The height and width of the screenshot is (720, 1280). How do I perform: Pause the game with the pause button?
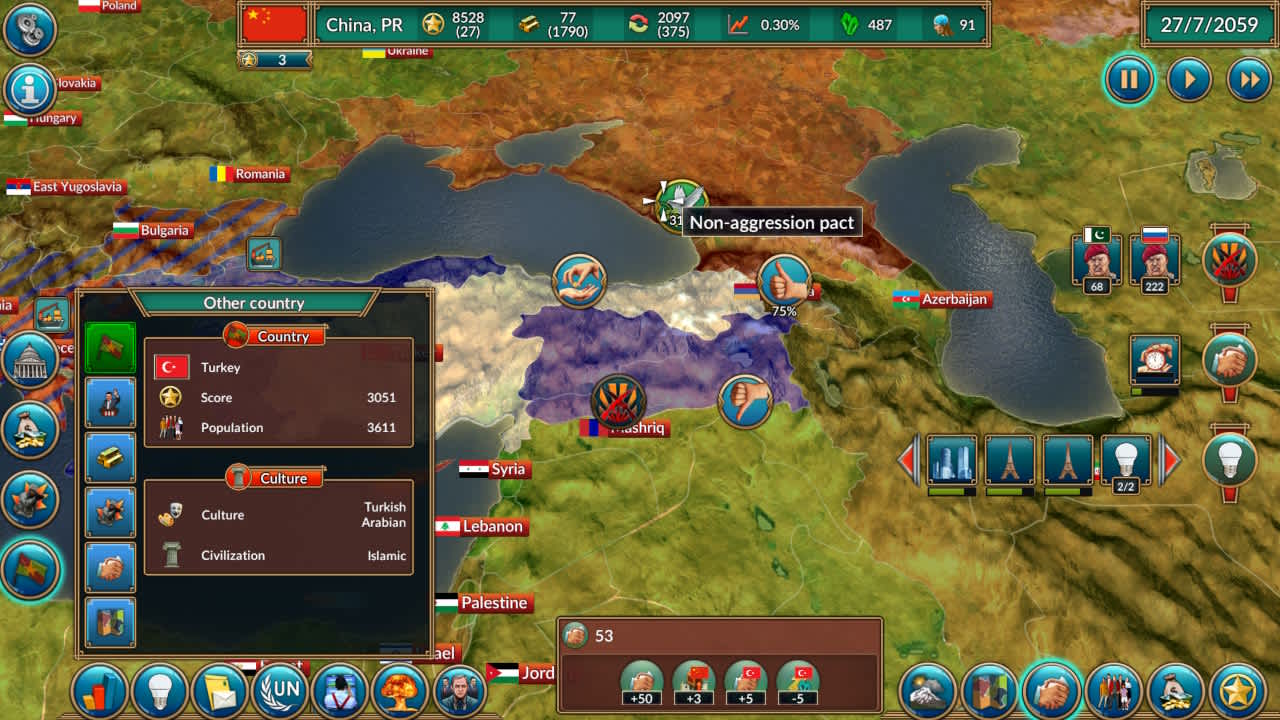point(1128,79)
